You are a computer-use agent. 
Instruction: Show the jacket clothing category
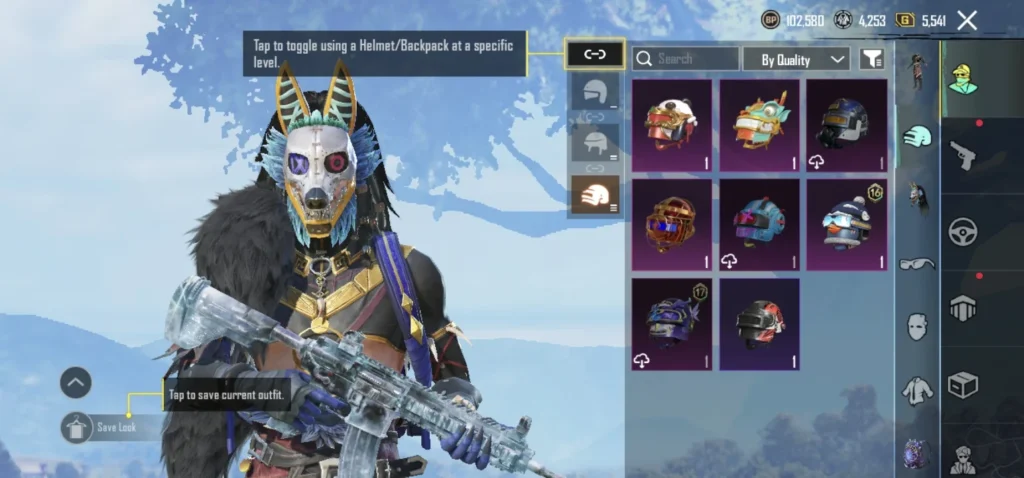pyautogui.click(x=917, y=390)
